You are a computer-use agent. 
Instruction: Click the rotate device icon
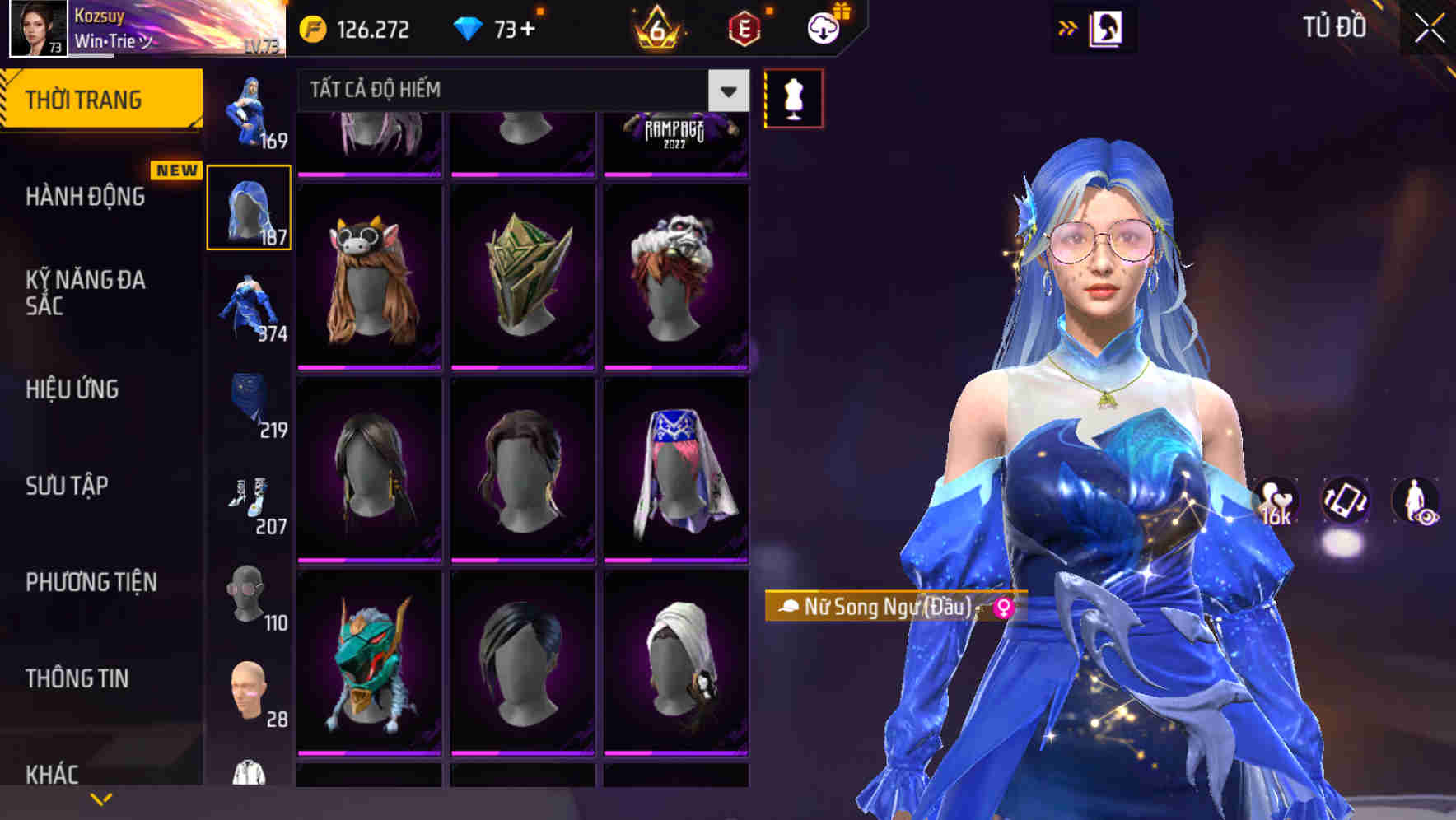(x=1345, y=502)
